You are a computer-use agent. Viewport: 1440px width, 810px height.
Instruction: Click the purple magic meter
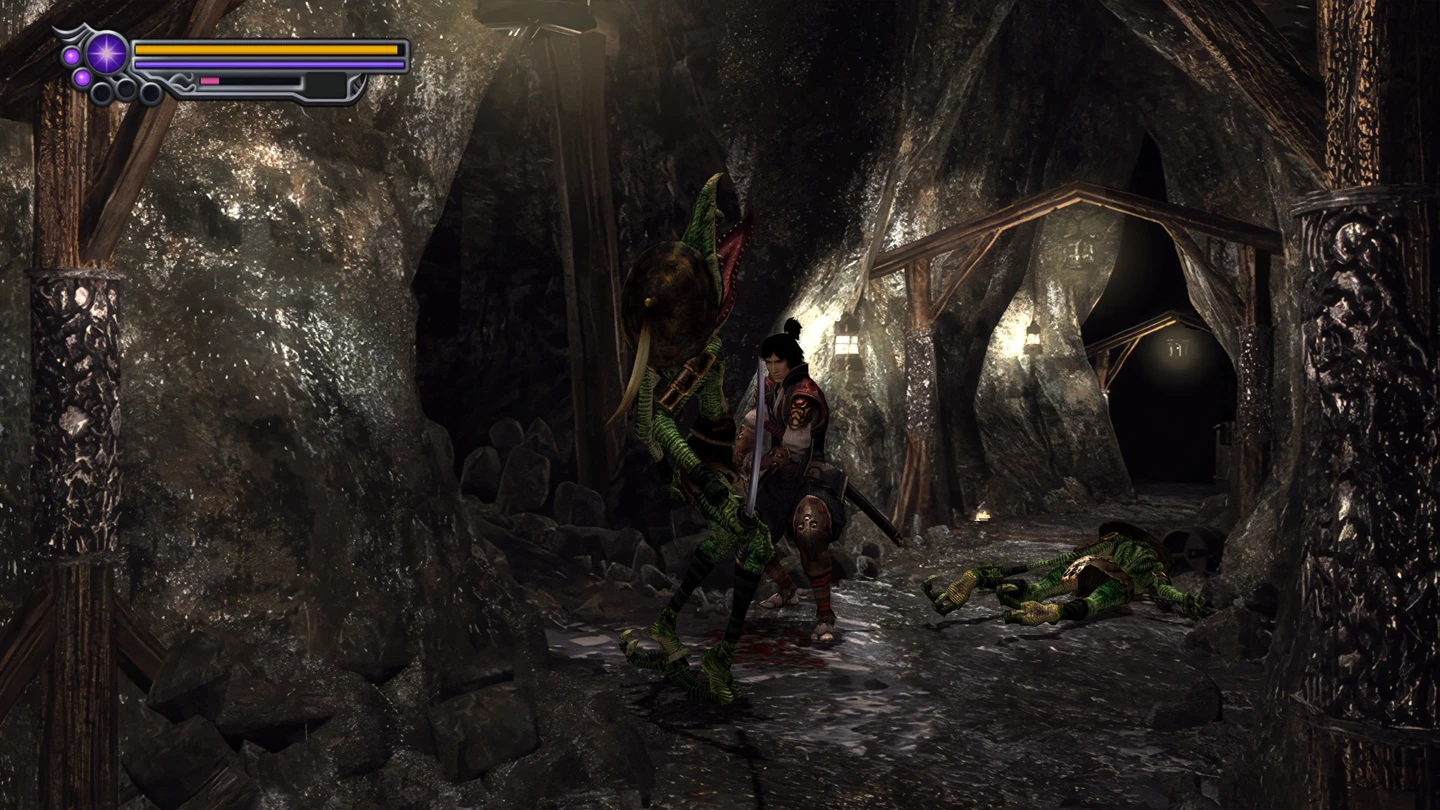(x=266, y=63)
